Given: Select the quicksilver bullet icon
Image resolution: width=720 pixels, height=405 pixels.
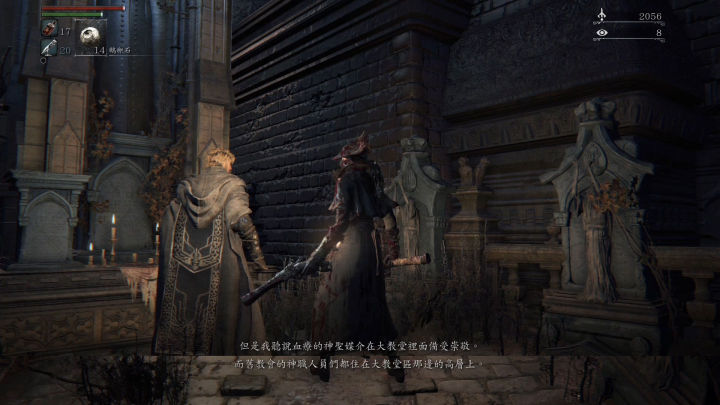Looking at the screenshot, I should click(48, 48).
